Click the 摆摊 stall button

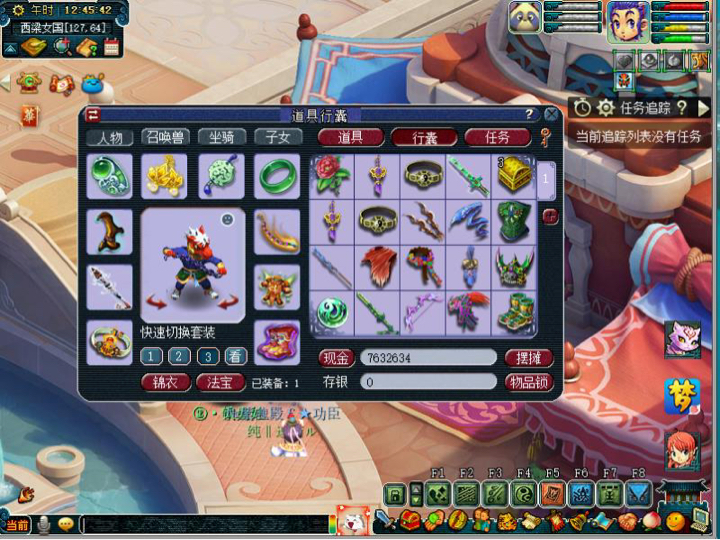pyautogui.click(x=529, y=357)
